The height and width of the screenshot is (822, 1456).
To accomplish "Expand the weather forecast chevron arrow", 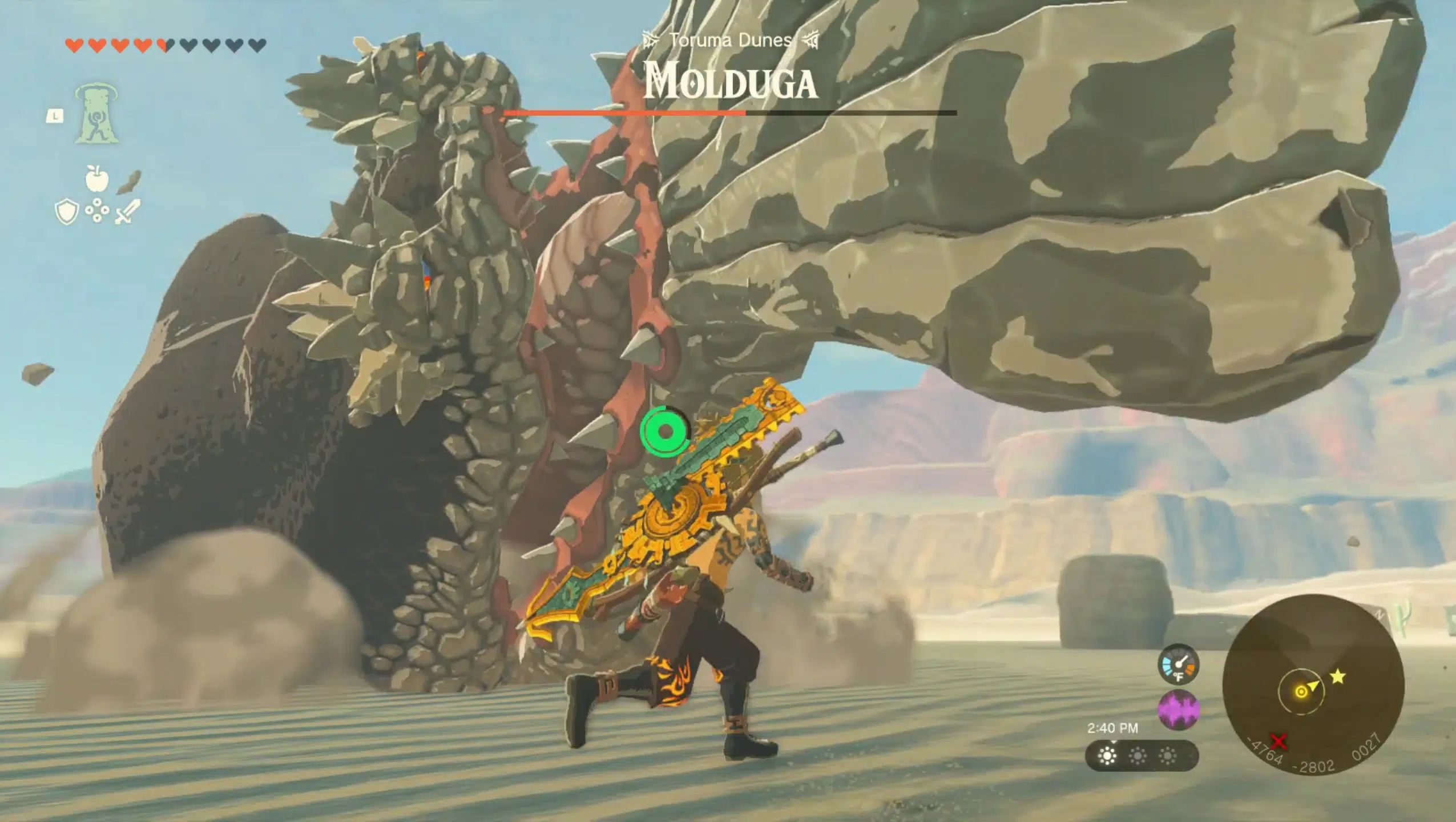I will [x=1113, y=743].
